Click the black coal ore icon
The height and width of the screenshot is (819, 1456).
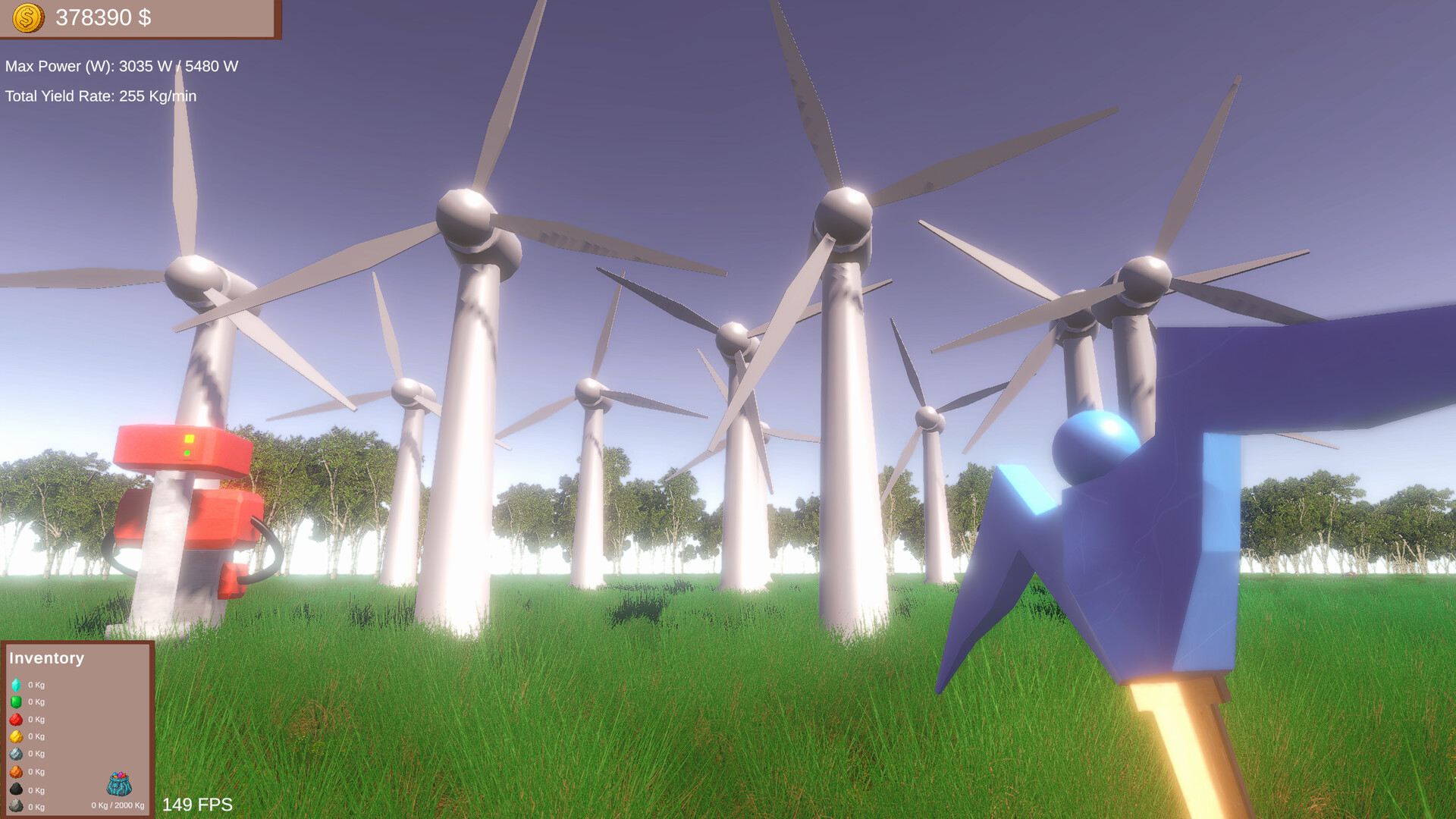coord(16,789)
